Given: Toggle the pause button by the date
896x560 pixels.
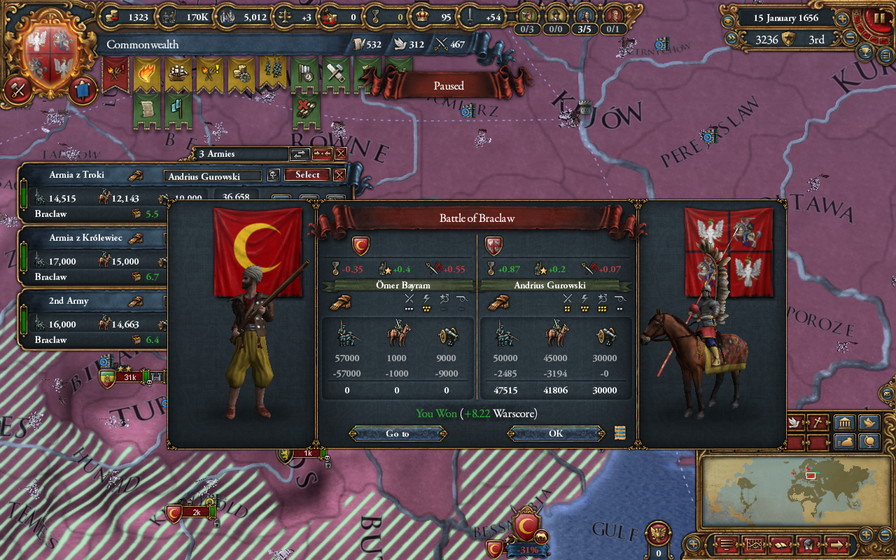Looking at the screenshot, I should 881,18.
